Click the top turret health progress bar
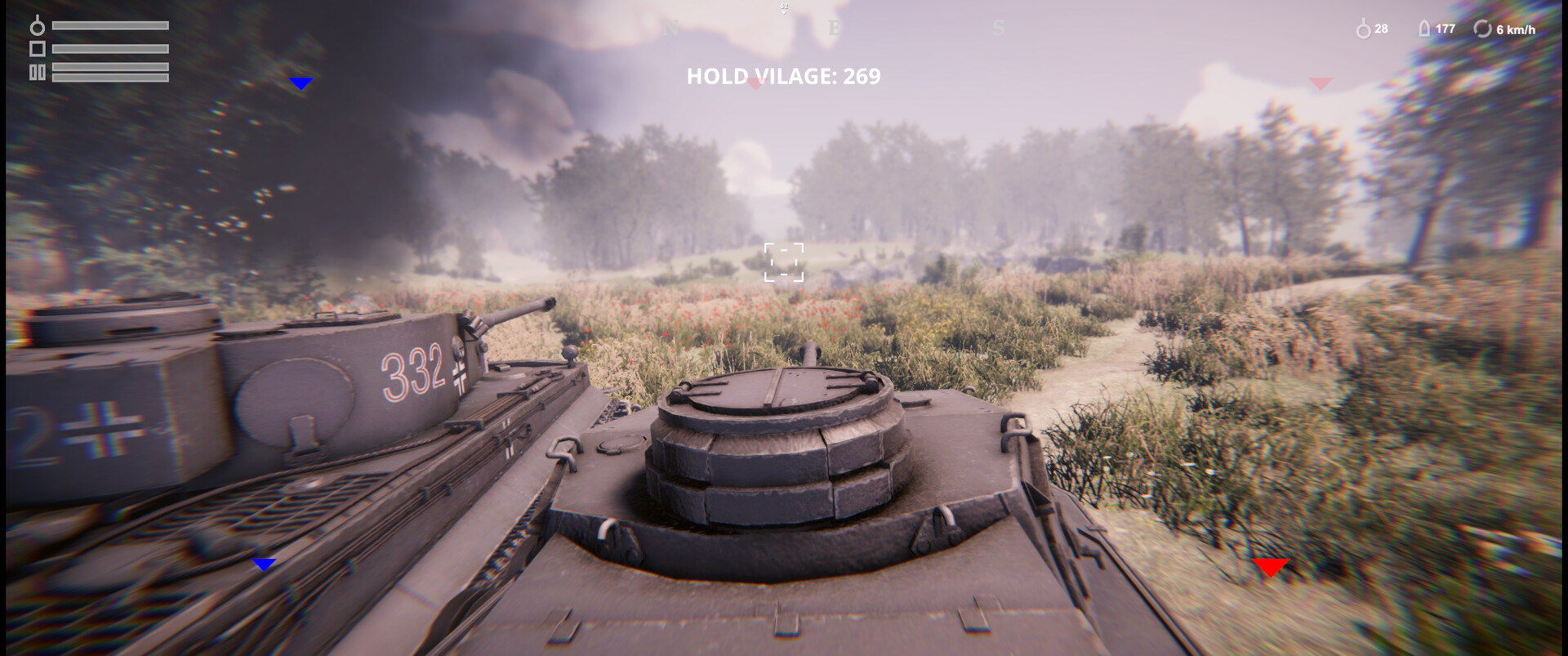 pyautogui.click(x=110, y=25)
